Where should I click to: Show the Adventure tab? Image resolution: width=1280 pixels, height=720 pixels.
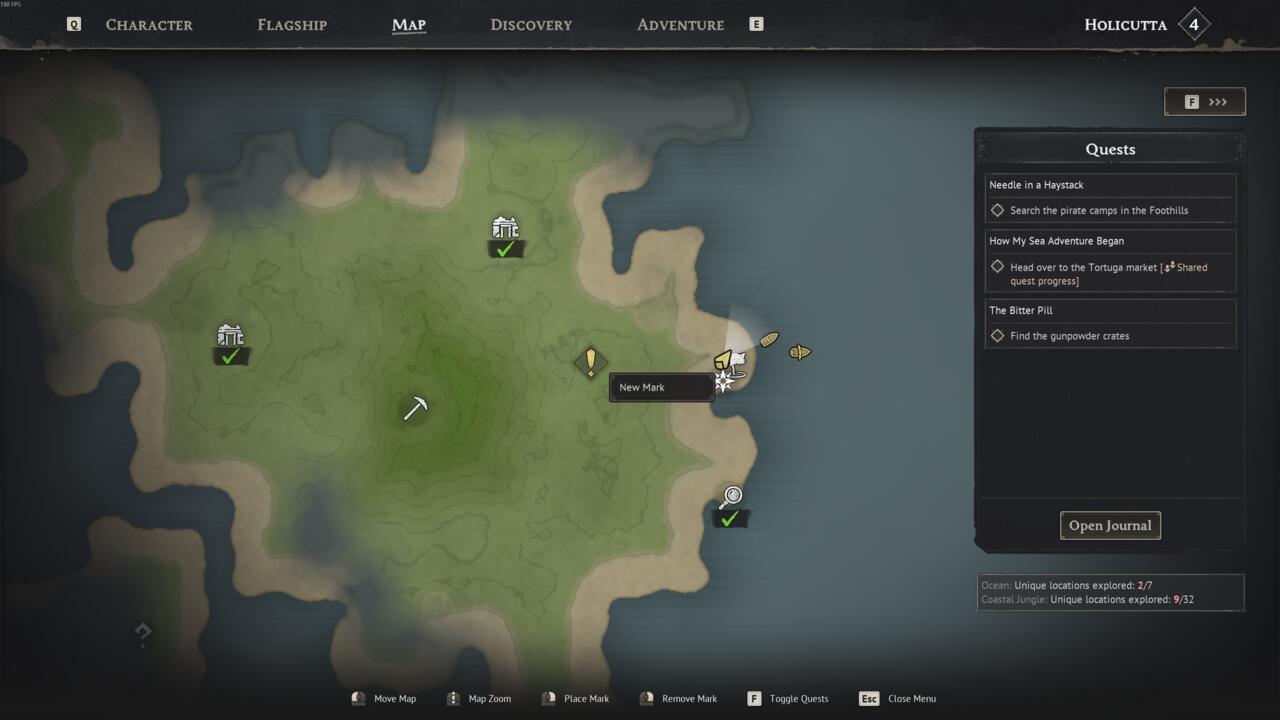coord(680,25)
